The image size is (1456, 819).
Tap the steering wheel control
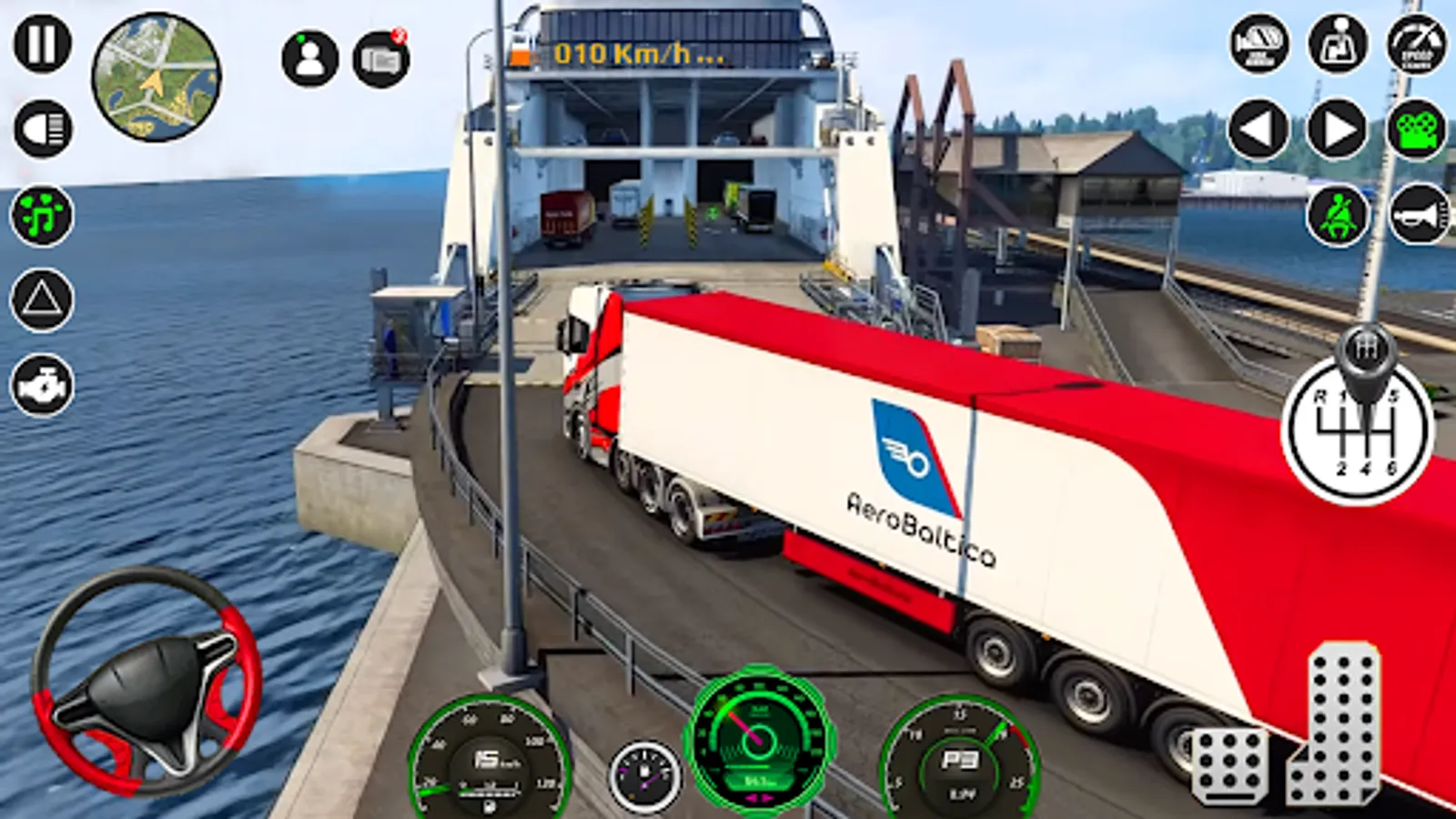tap(147, 681)
